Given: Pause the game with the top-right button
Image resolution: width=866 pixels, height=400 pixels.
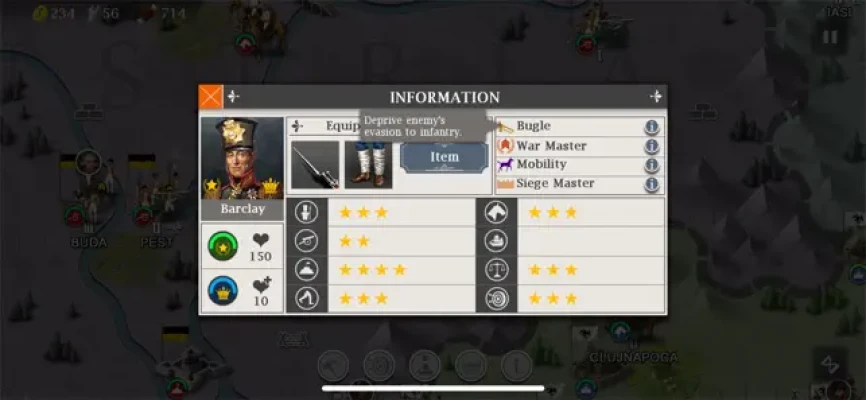Looking at the screenshot, I should point(829,38).
